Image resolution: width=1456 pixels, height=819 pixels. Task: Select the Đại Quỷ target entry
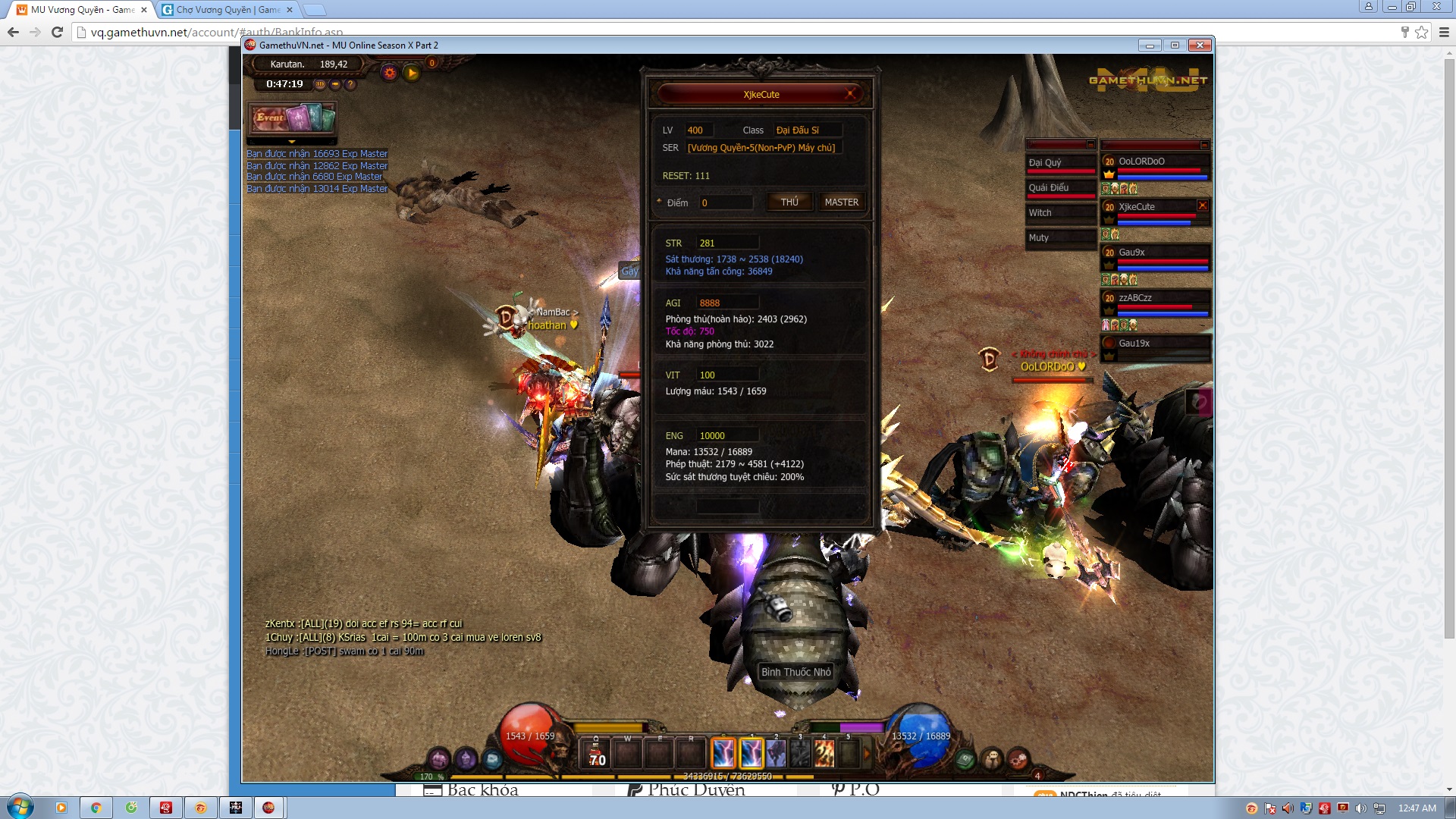tap(1060, 162)
